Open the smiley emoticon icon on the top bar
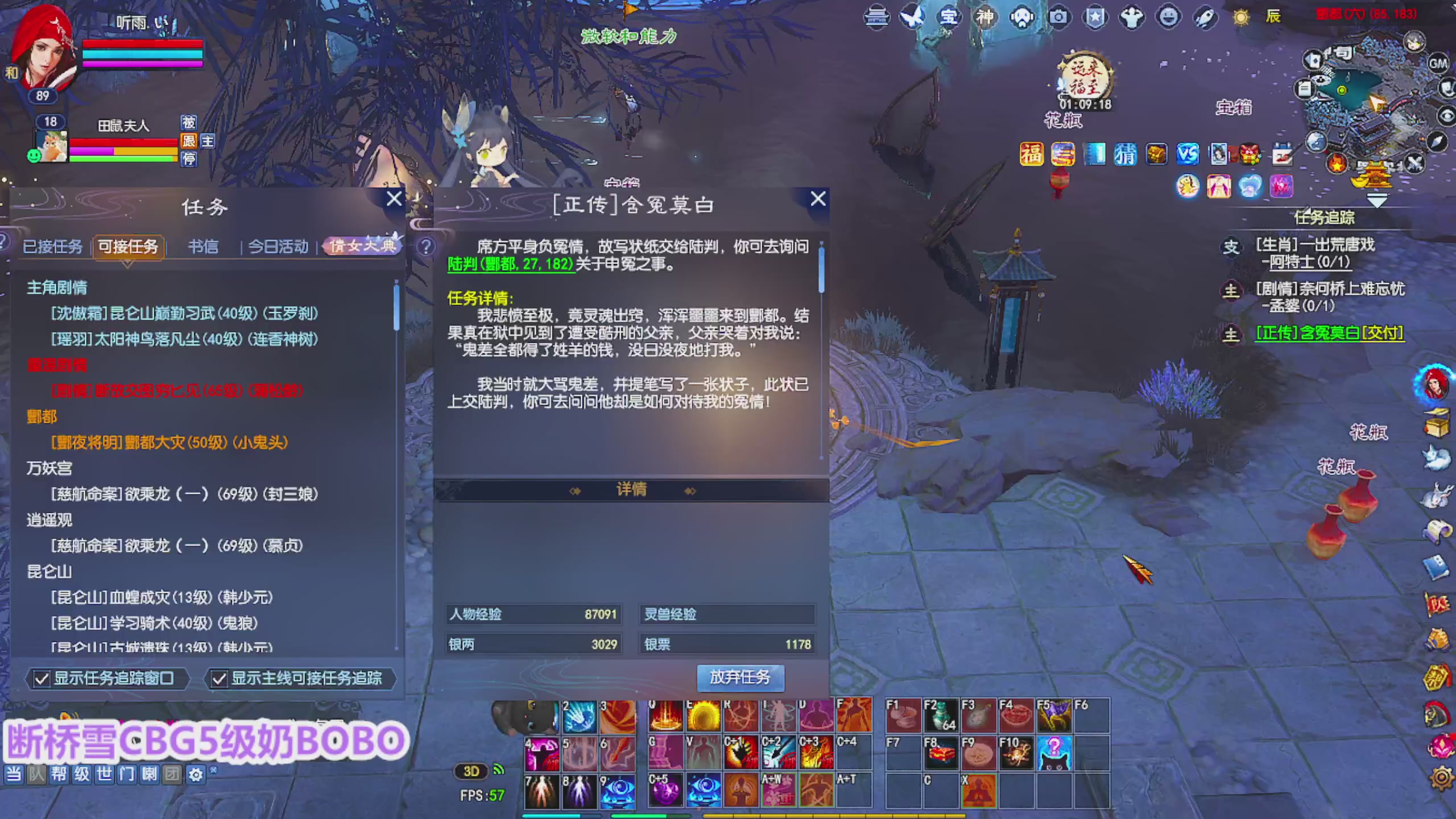The image size is (1456, 819). pos(1169,17)
